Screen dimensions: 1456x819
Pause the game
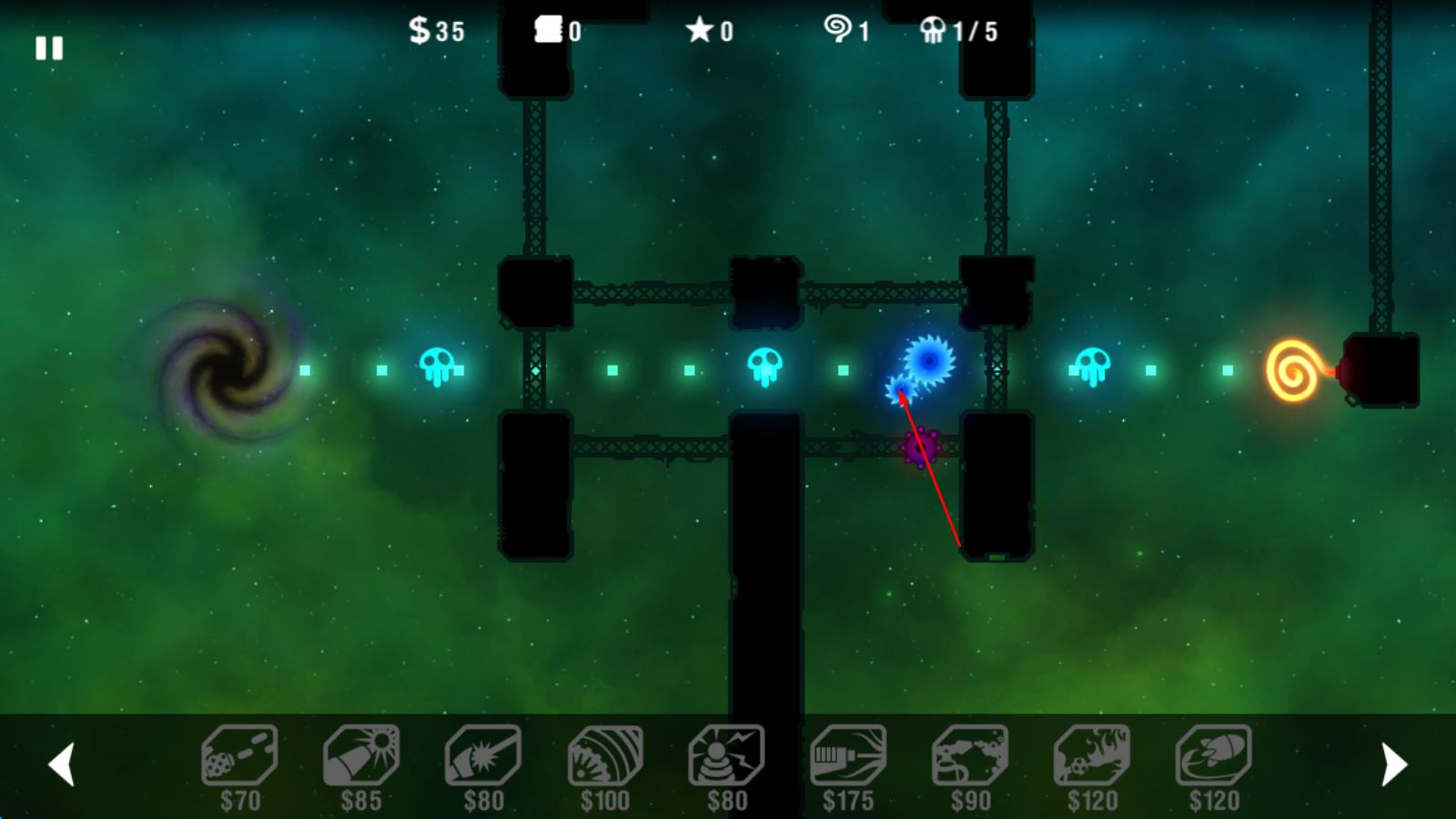coord(49,48)
